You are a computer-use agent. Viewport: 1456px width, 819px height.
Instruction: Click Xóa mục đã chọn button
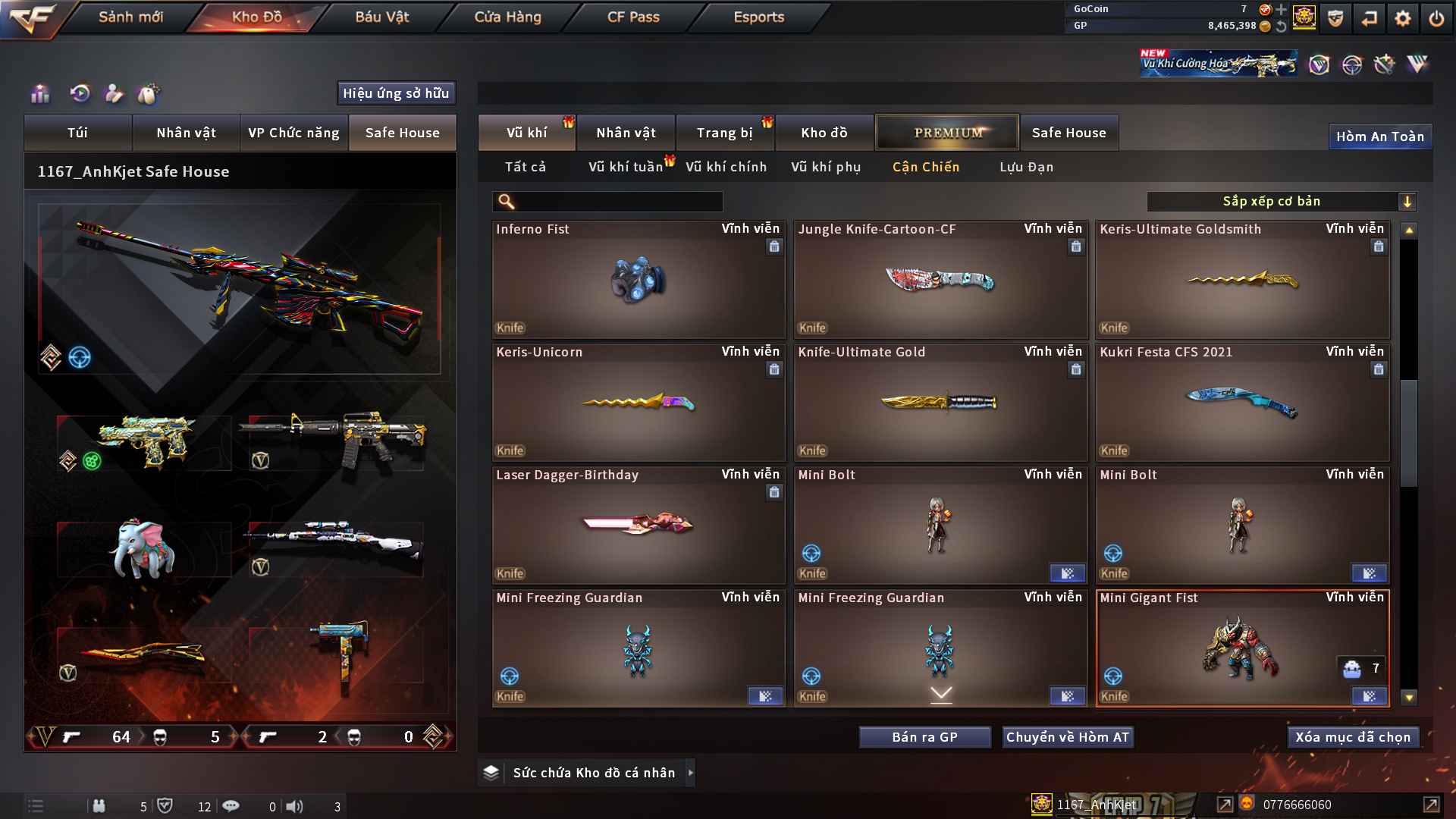click(1352, 737)
